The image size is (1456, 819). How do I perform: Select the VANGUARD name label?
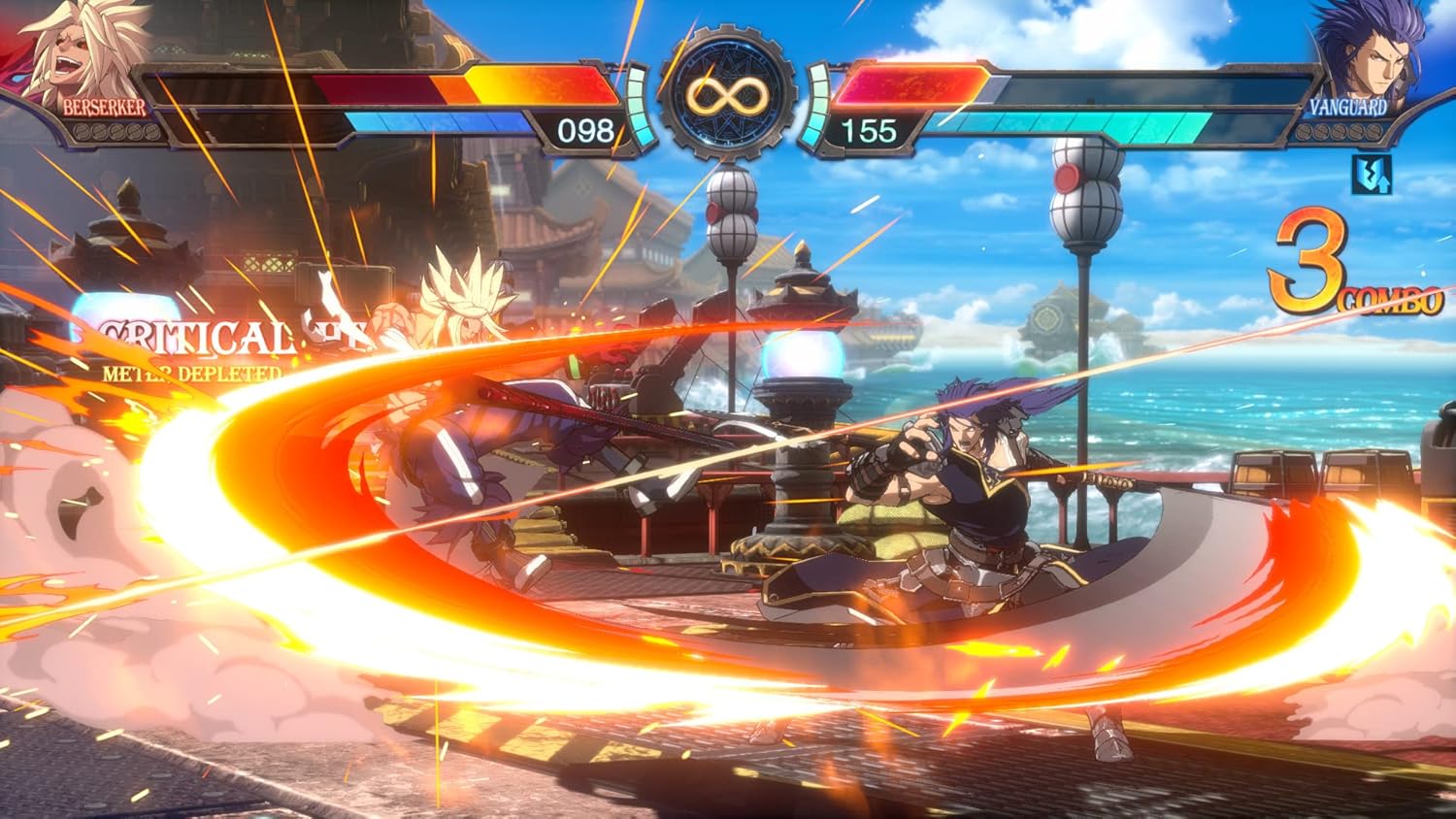pyautogui.click(x=1349, y=106)
